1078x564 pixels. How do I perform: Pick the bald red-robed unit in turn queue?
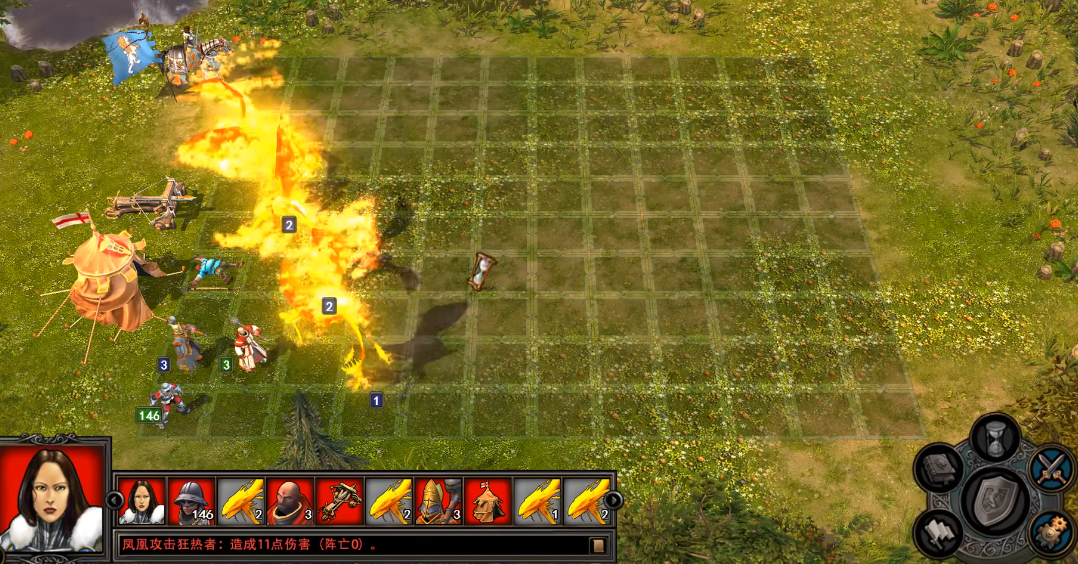pos(290,501)
